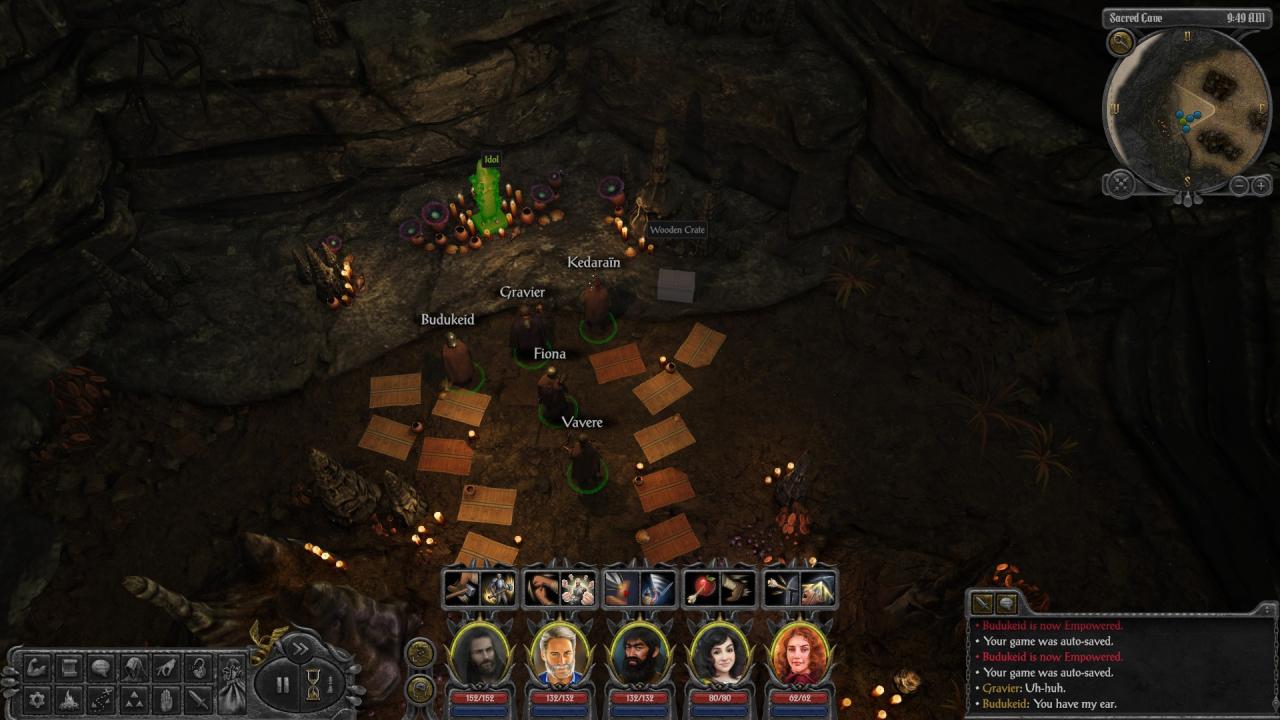The height and width of the screenshot is (720, 1280).
Task: Open the scroll journal icon
Action: point(69,668)
